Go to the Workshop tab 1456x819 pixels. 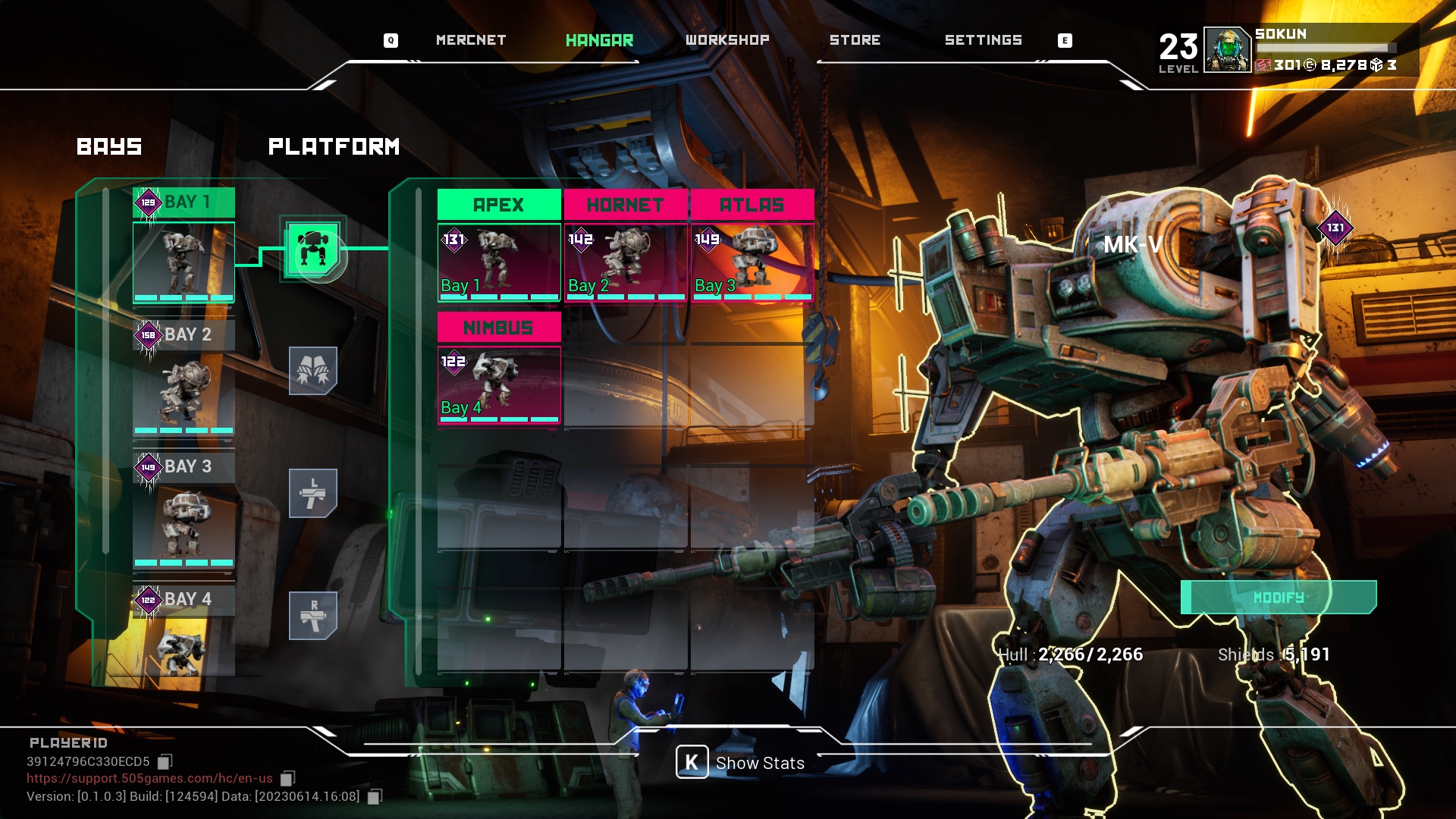727,40
